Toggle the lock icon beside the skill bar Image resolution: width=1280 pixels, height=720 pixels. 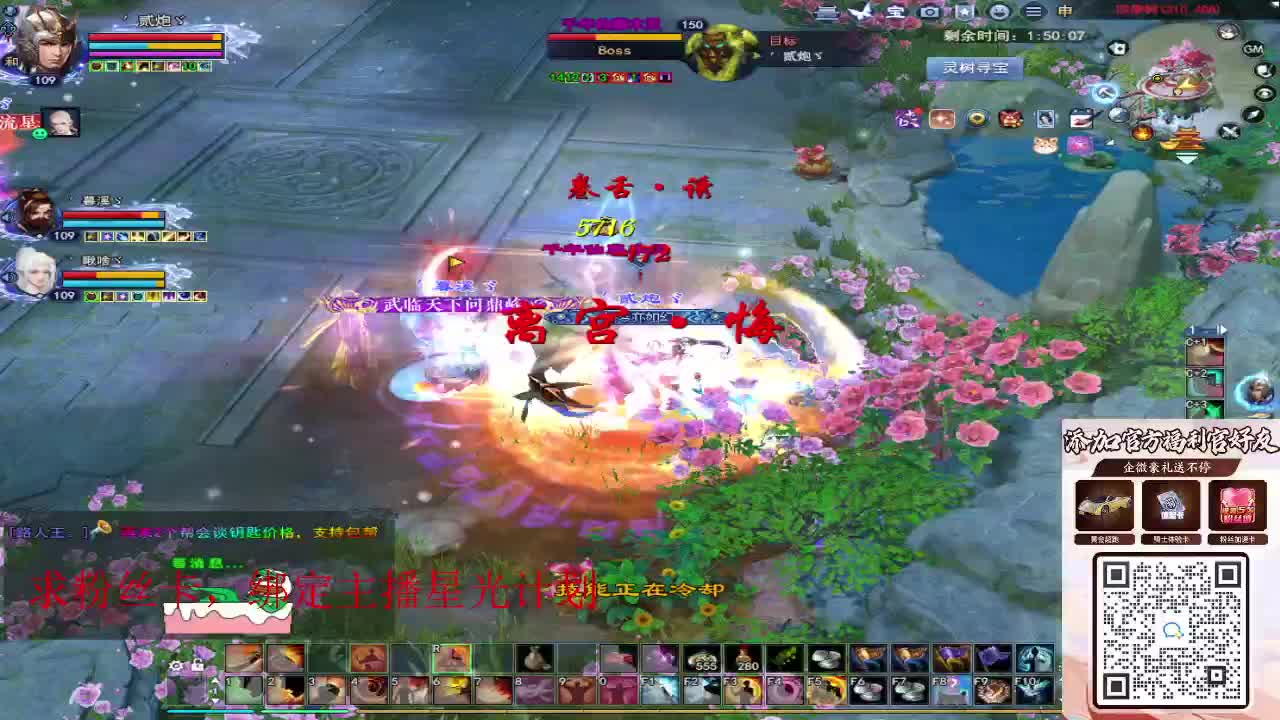[197, 666]
